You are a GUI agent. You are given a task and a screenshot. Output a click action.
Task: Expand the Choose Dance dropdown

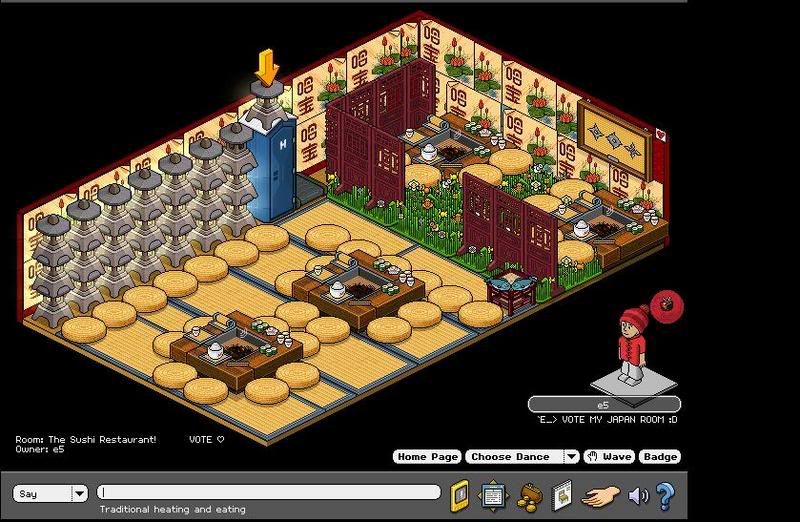[x=570, y=457]
